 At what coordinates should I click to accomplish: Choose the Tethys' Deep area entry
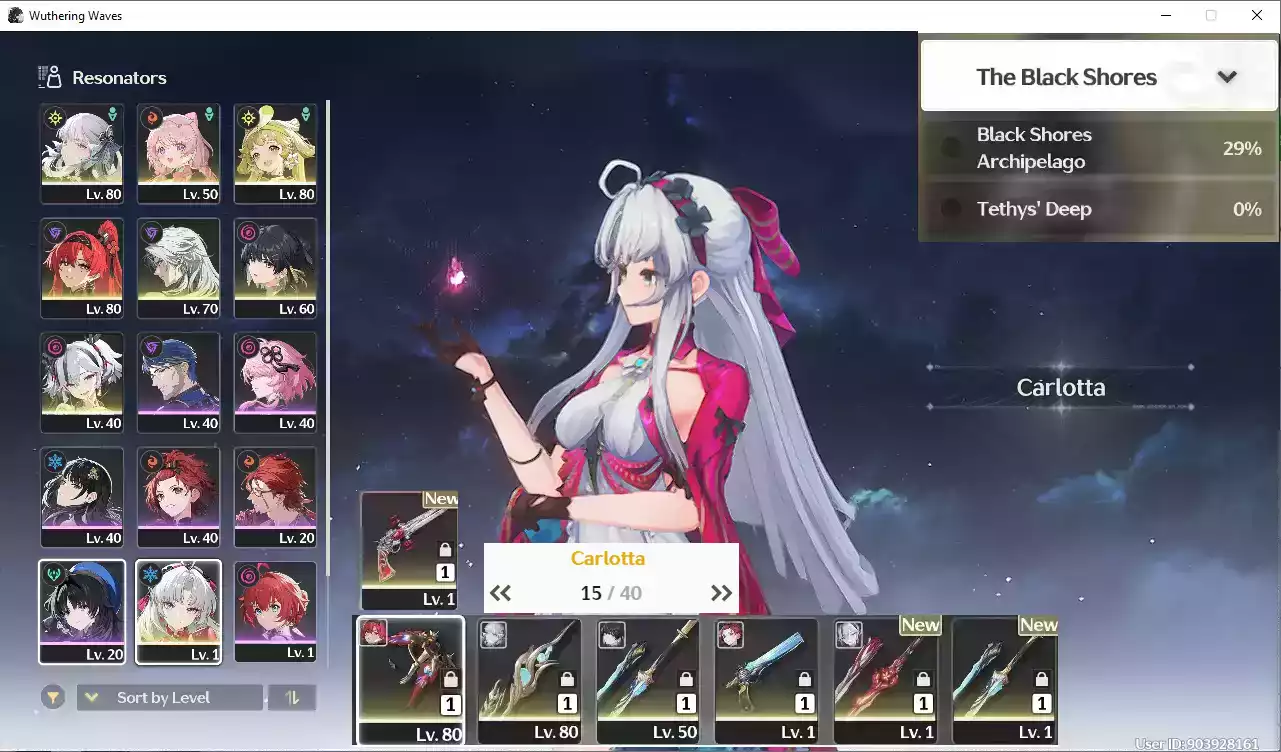coord(1098,209)
